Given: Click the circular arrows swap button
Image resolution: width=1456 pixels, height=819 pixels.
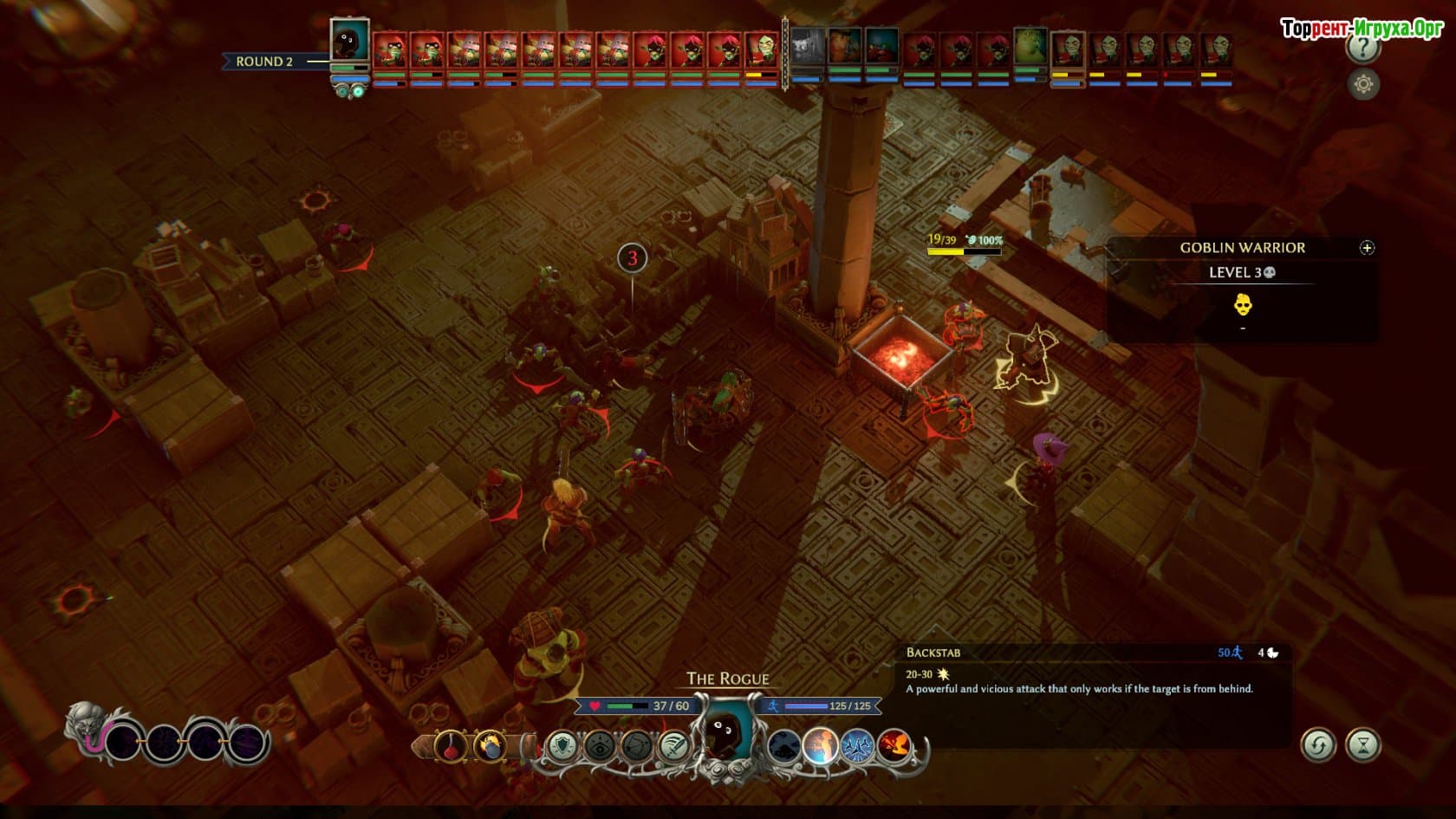Looking at the screenshot, I should click(x=1318, y=745).
